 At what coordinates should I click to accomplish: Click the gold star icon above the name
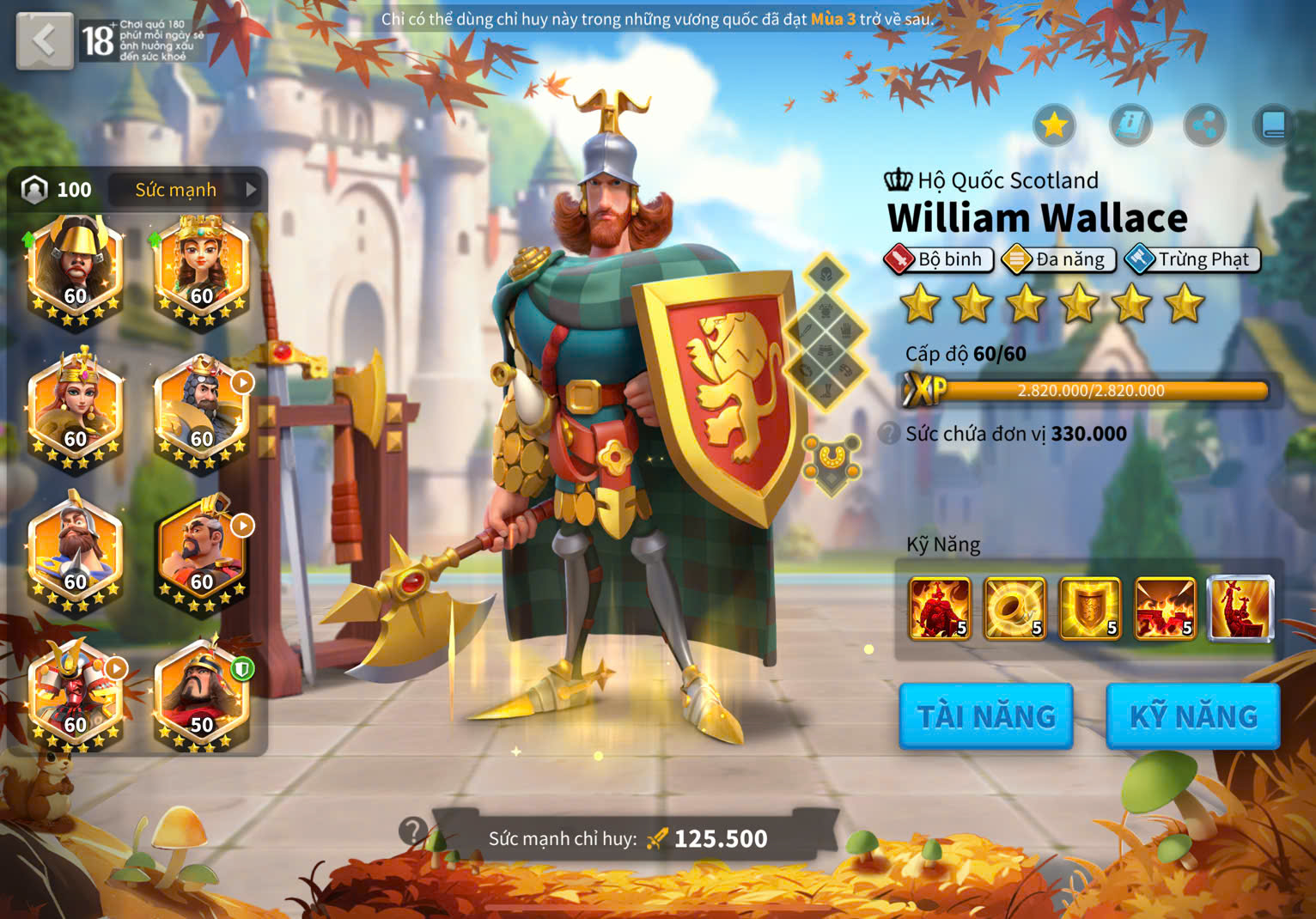pos(1054,126)
